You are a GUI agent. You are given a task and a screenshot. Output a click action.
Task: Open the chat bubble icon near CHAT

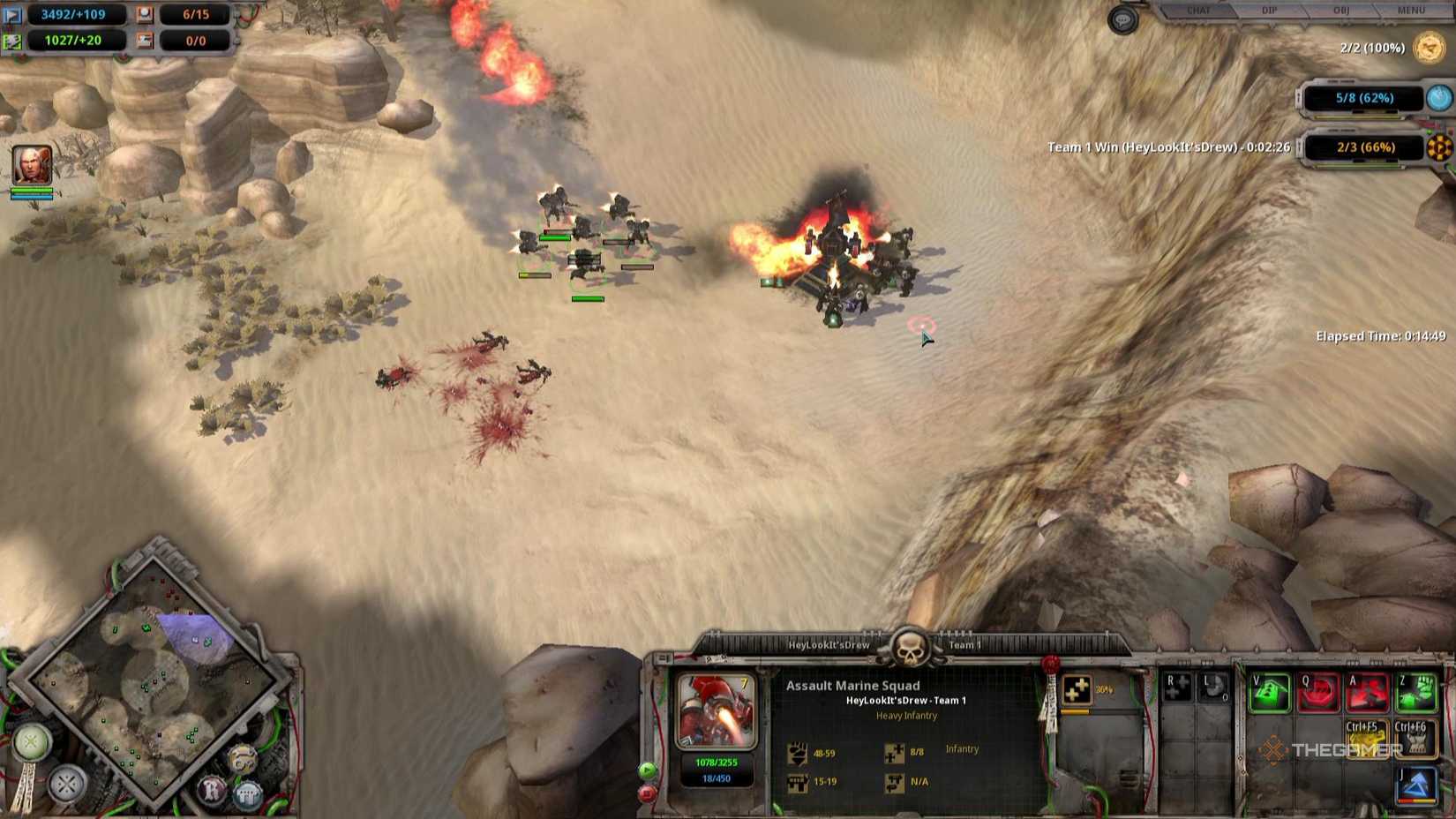pyautogui.click(x=1122, y=20)
